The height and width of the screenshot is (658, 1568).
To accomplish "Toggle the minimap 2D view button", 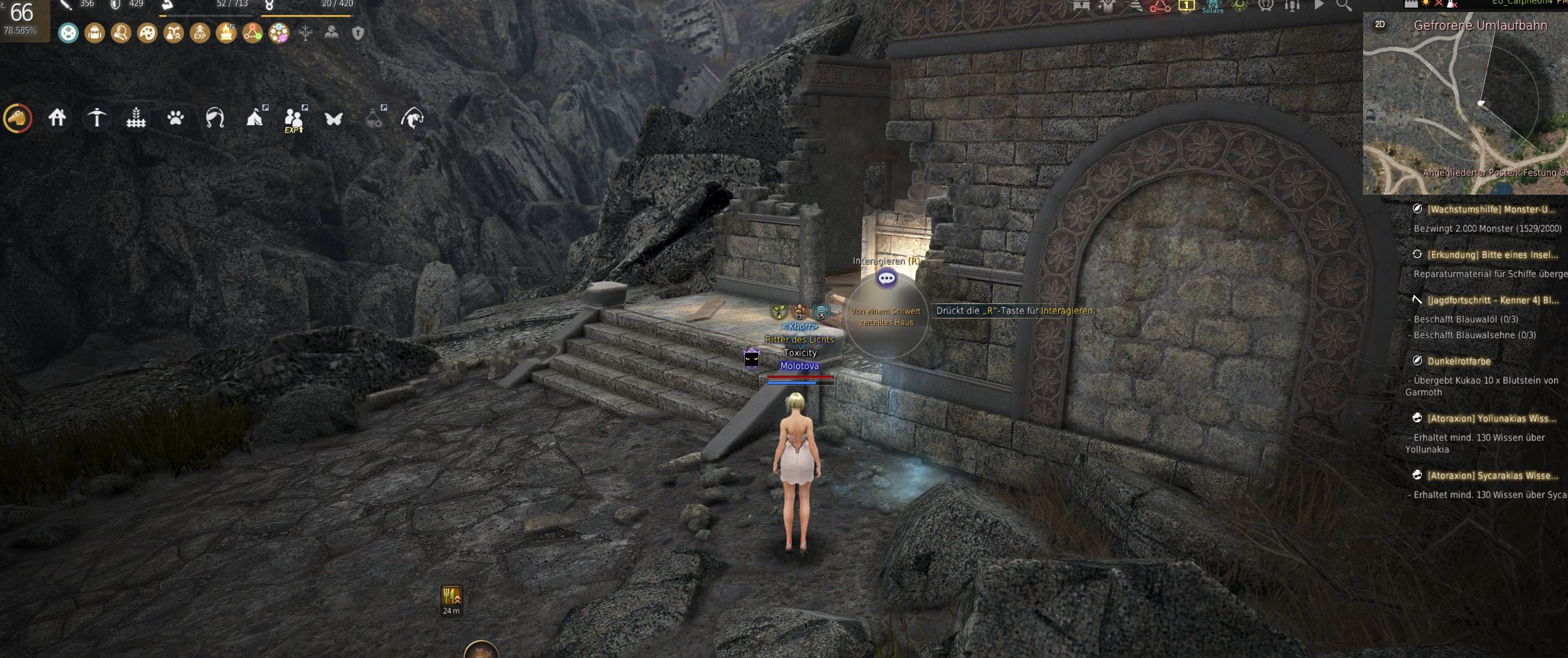I will pos(1380,25).
